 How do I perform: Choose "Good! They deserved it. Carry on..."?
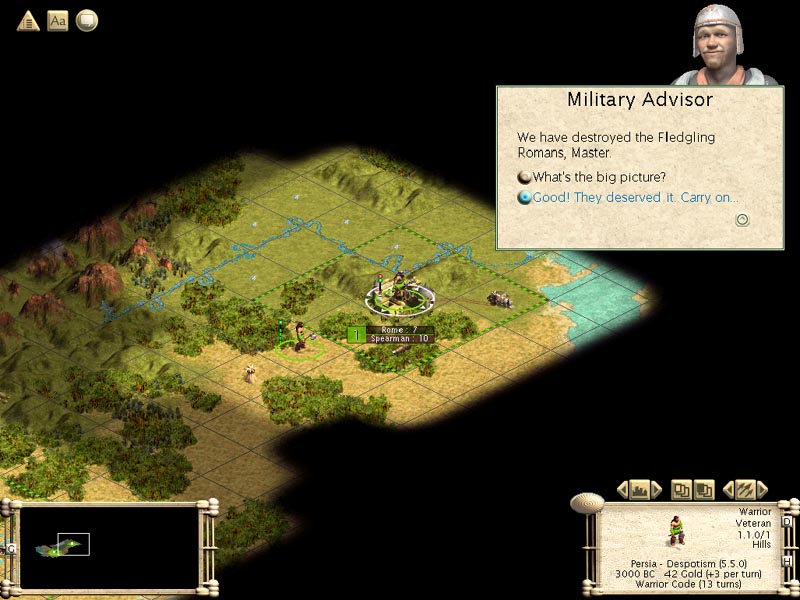click(634, 198)
